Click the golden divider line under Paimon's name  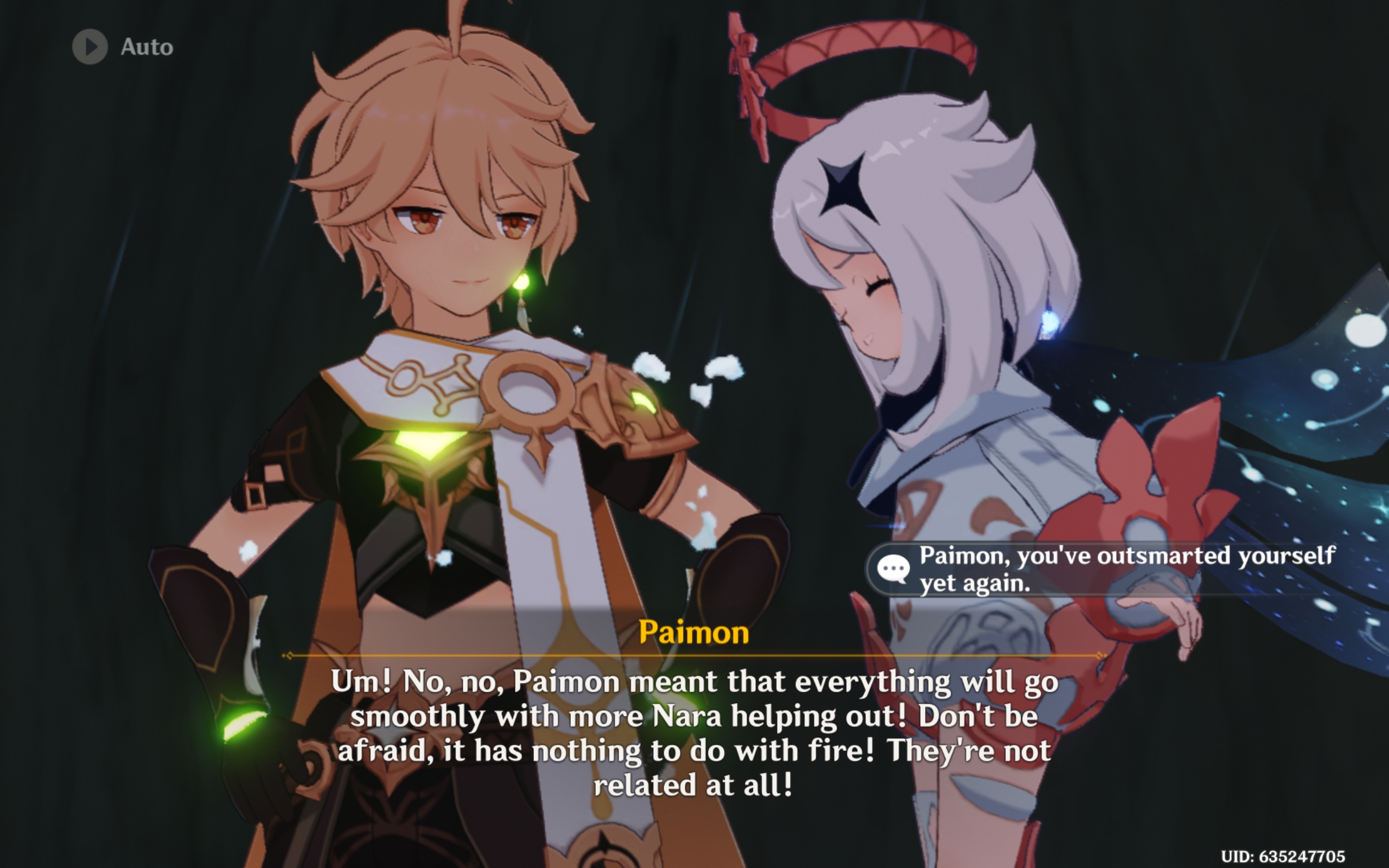(x=694, y=654)
